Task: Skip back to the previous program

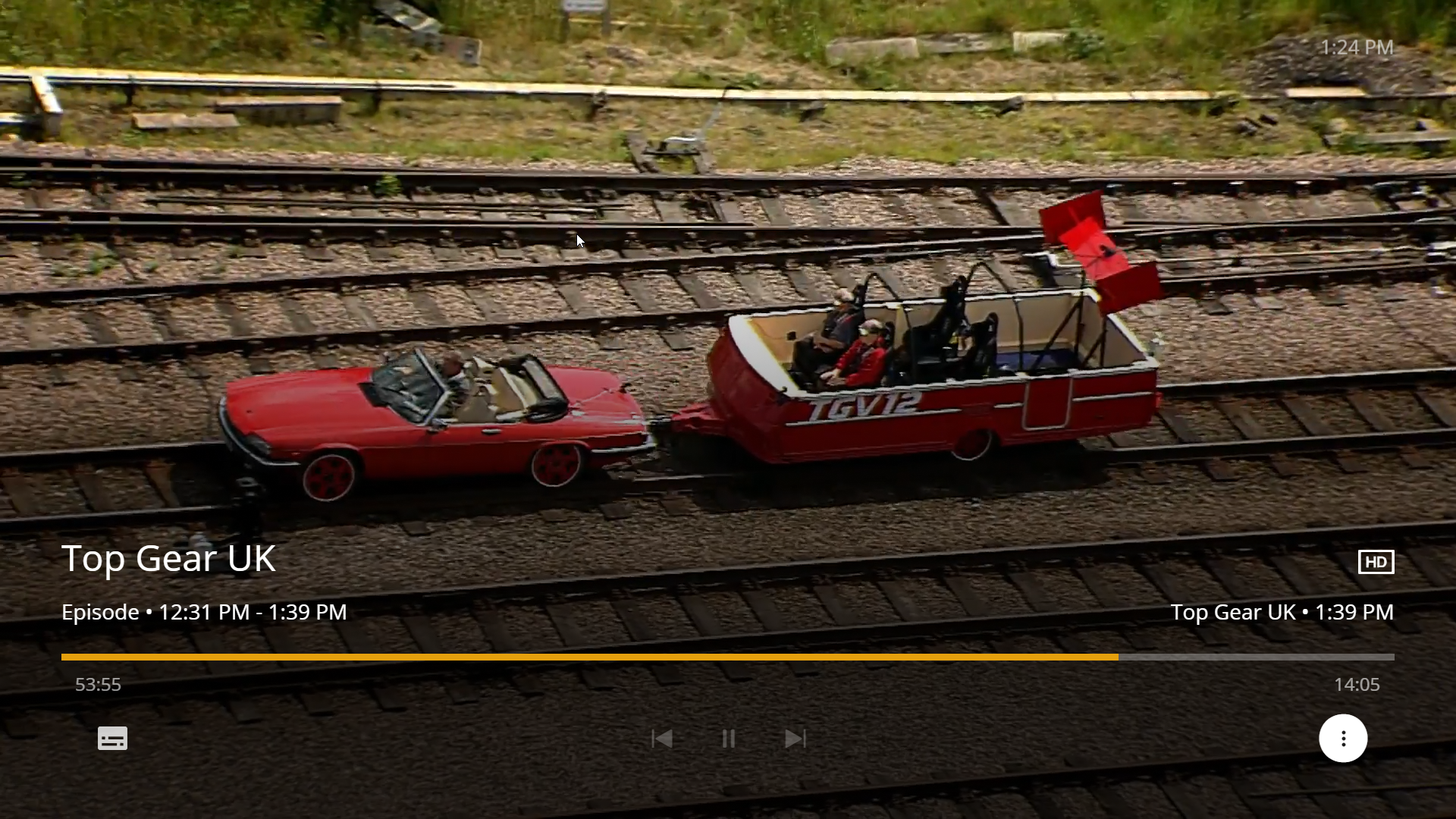Action: point(661,738)
